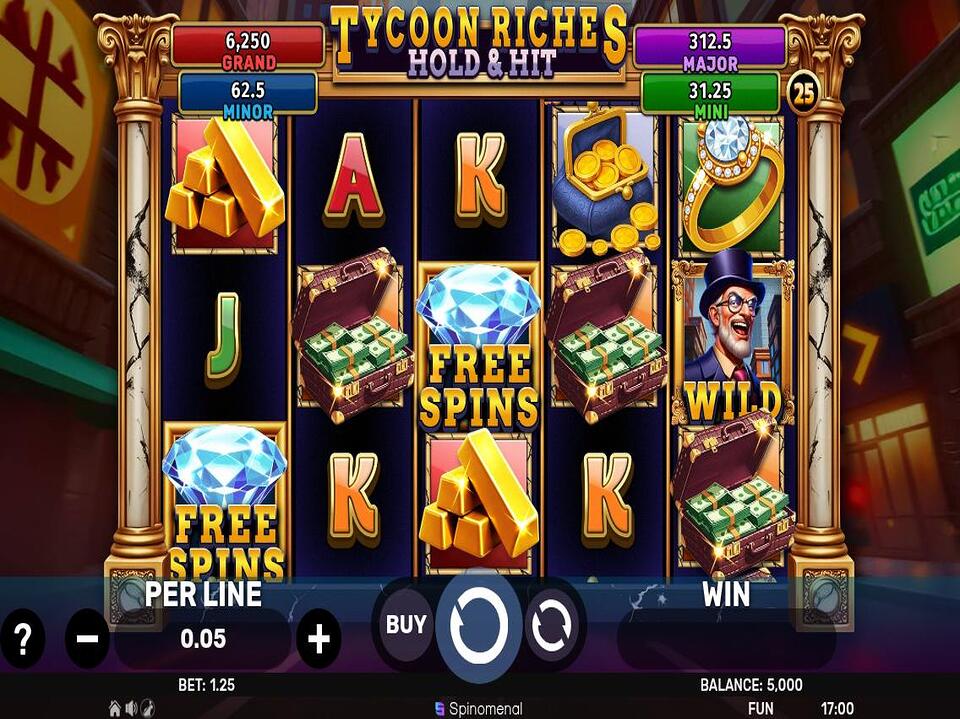Increase the per line bet with plus

(318, 638)
